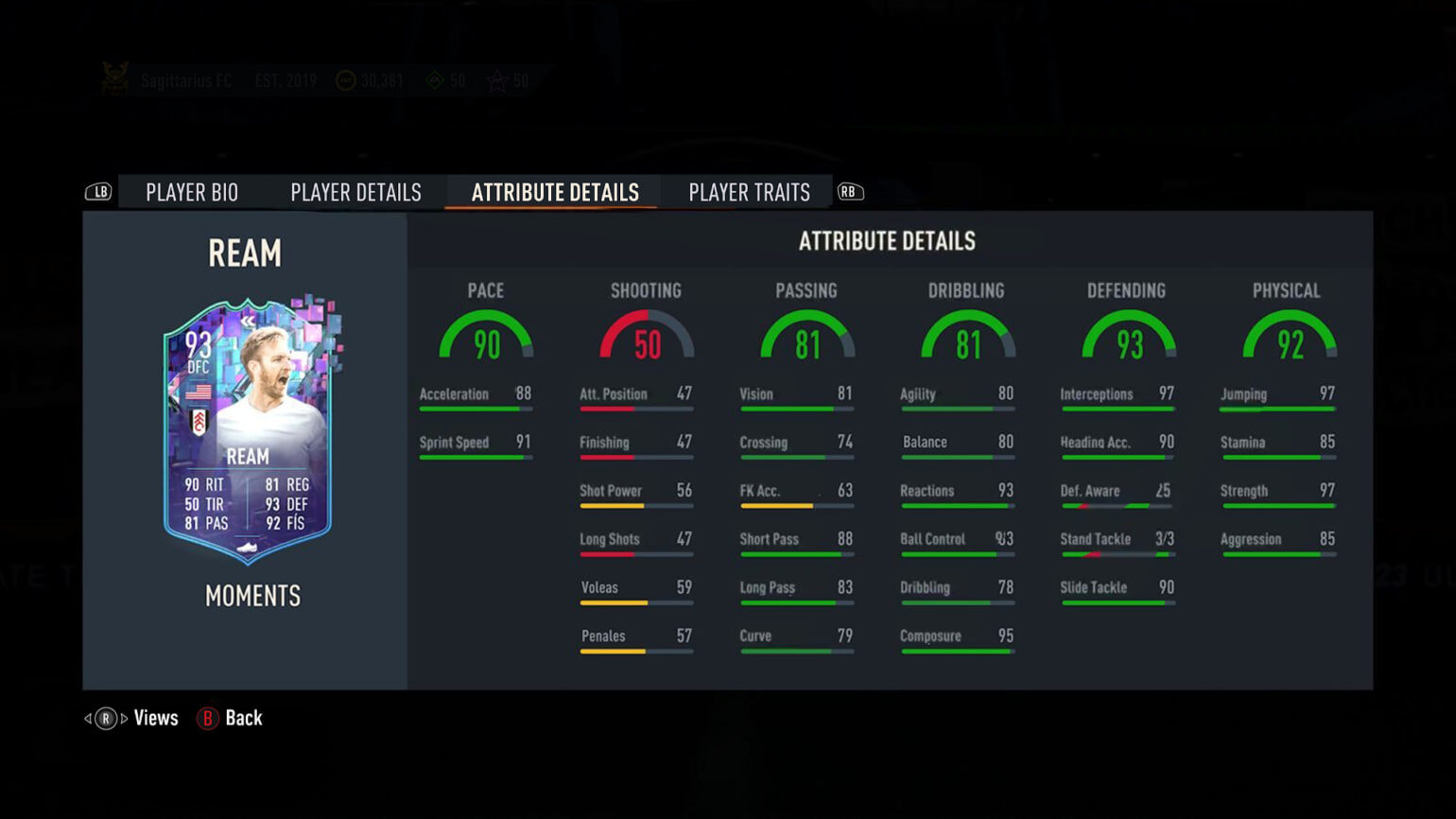This screenshot has height=819, width=1456.
Task: Click the star rating icon
Action: click(495, 80)
